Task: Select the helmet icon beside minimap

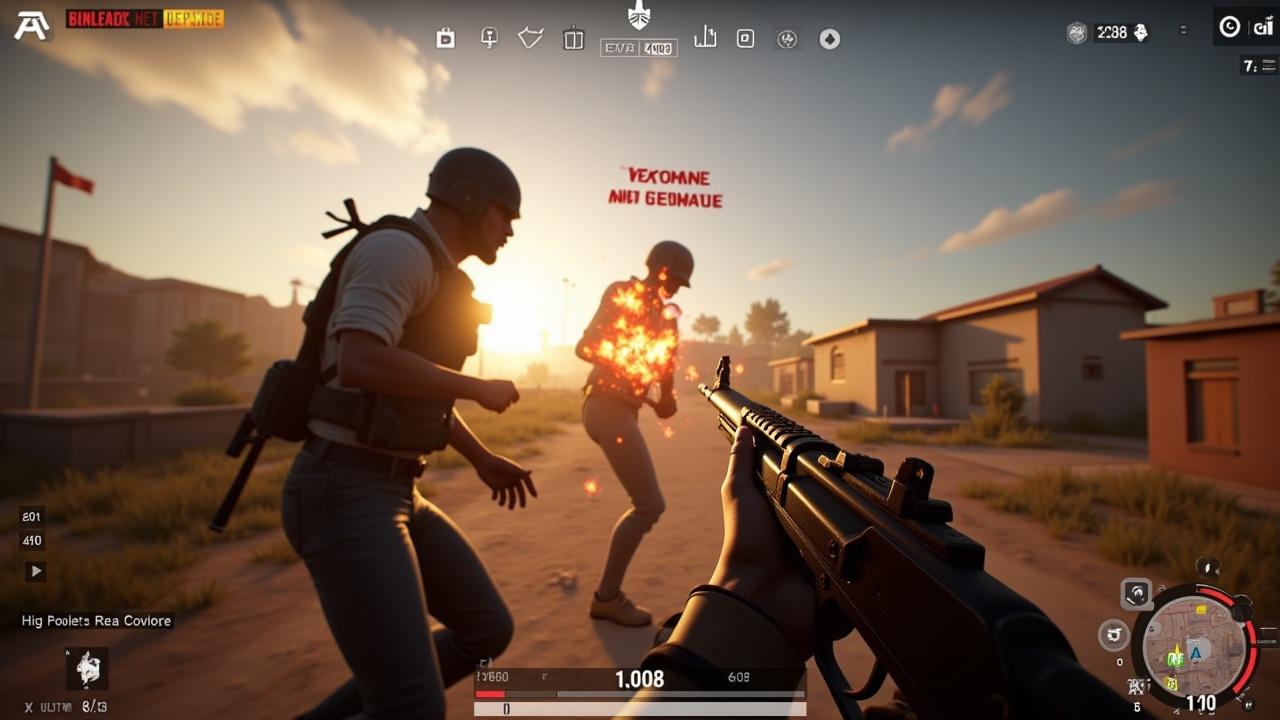Action: 1113,632
